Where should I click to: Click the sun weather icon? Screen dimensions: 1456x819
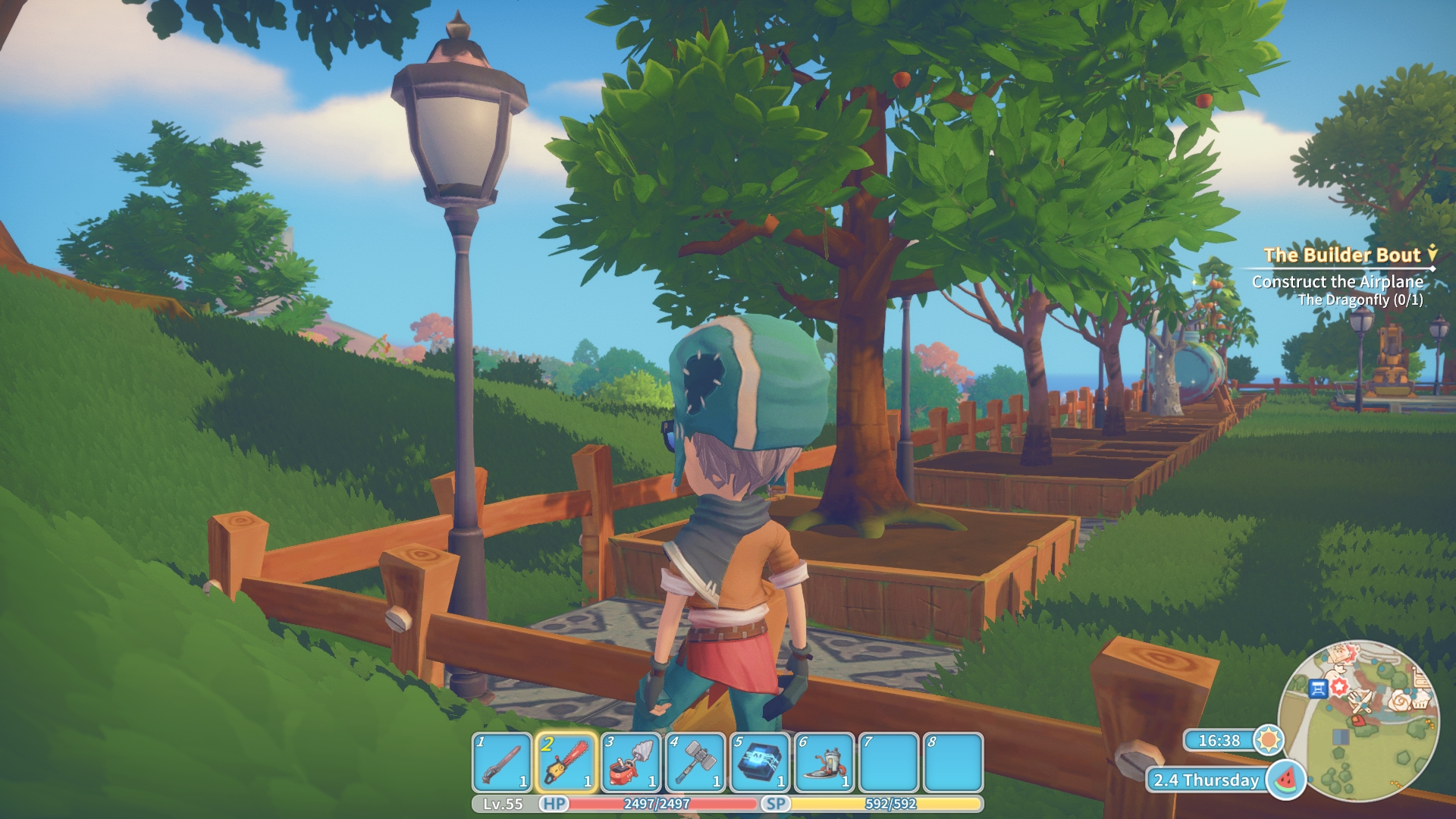[x=1269, y=739]
